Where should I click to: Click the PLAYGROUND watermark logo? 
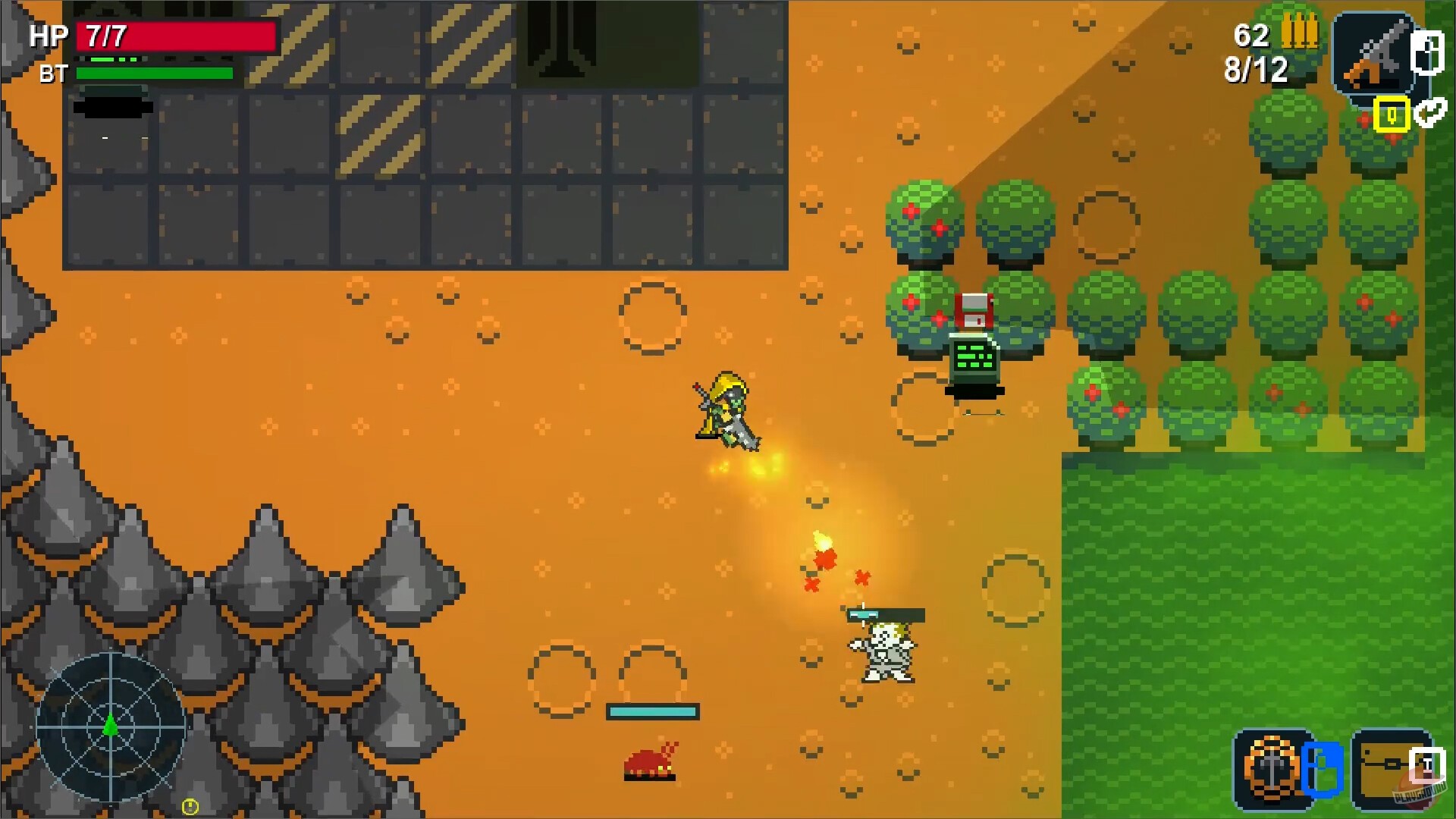[1420, 794]
